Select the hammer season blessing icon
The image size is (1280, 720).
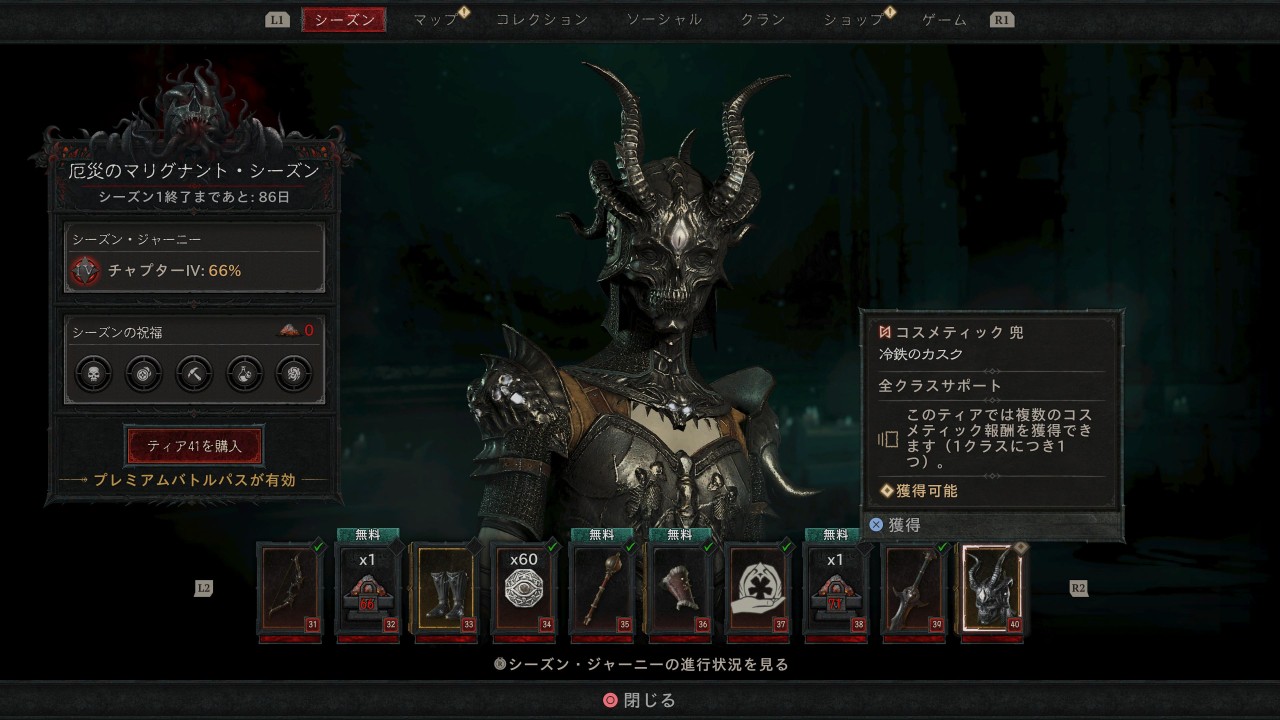(x=194, y=374)
